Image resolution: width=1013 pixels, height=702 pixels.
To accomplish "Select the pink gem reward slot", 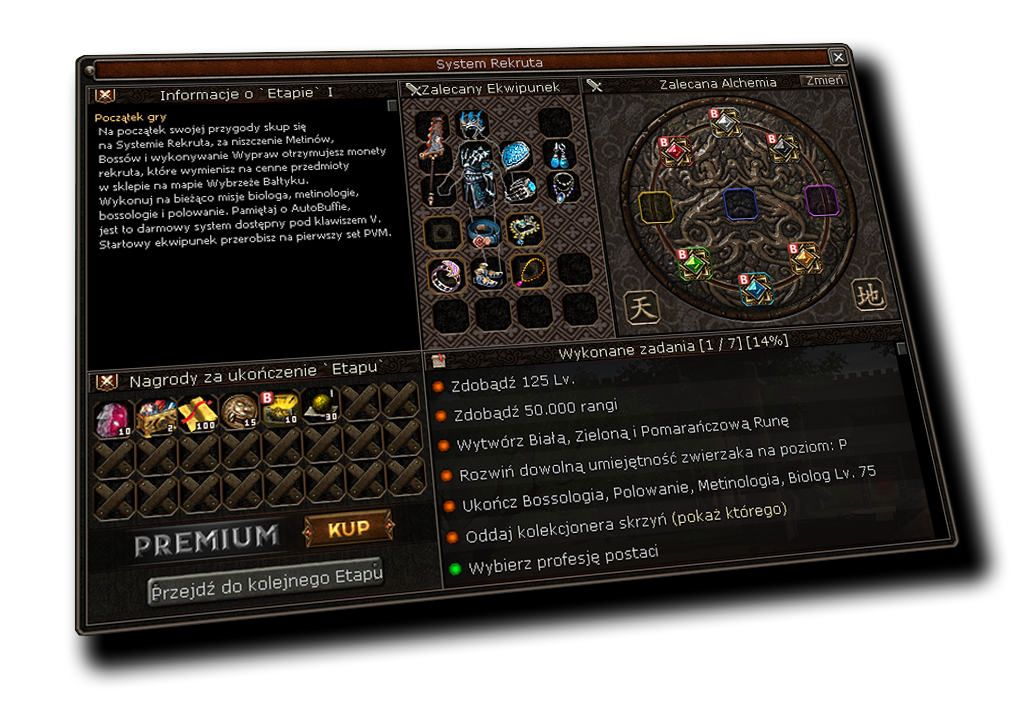I will point(113,416).
